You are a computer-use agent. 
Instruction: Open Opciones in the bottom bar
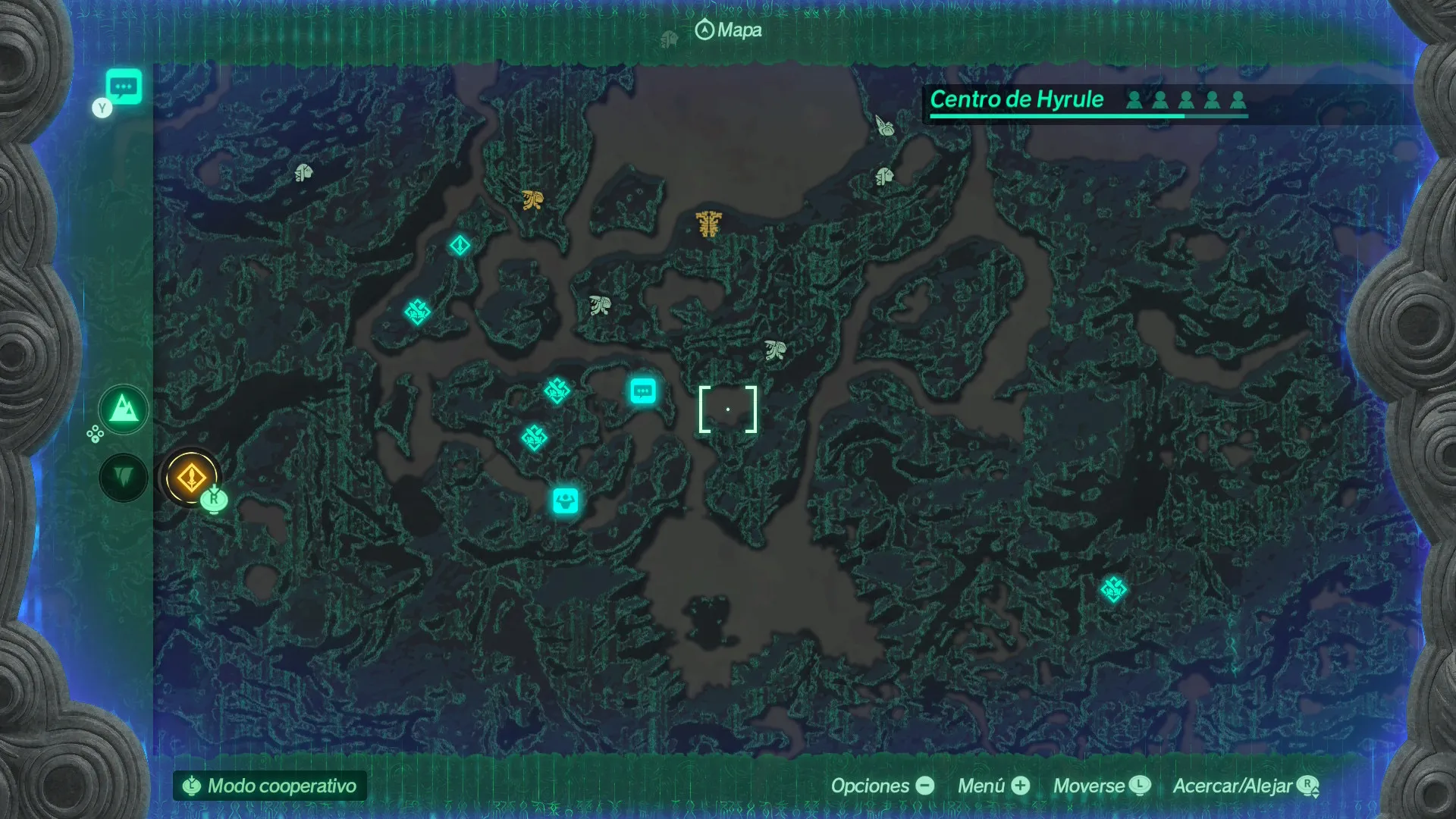882,786
